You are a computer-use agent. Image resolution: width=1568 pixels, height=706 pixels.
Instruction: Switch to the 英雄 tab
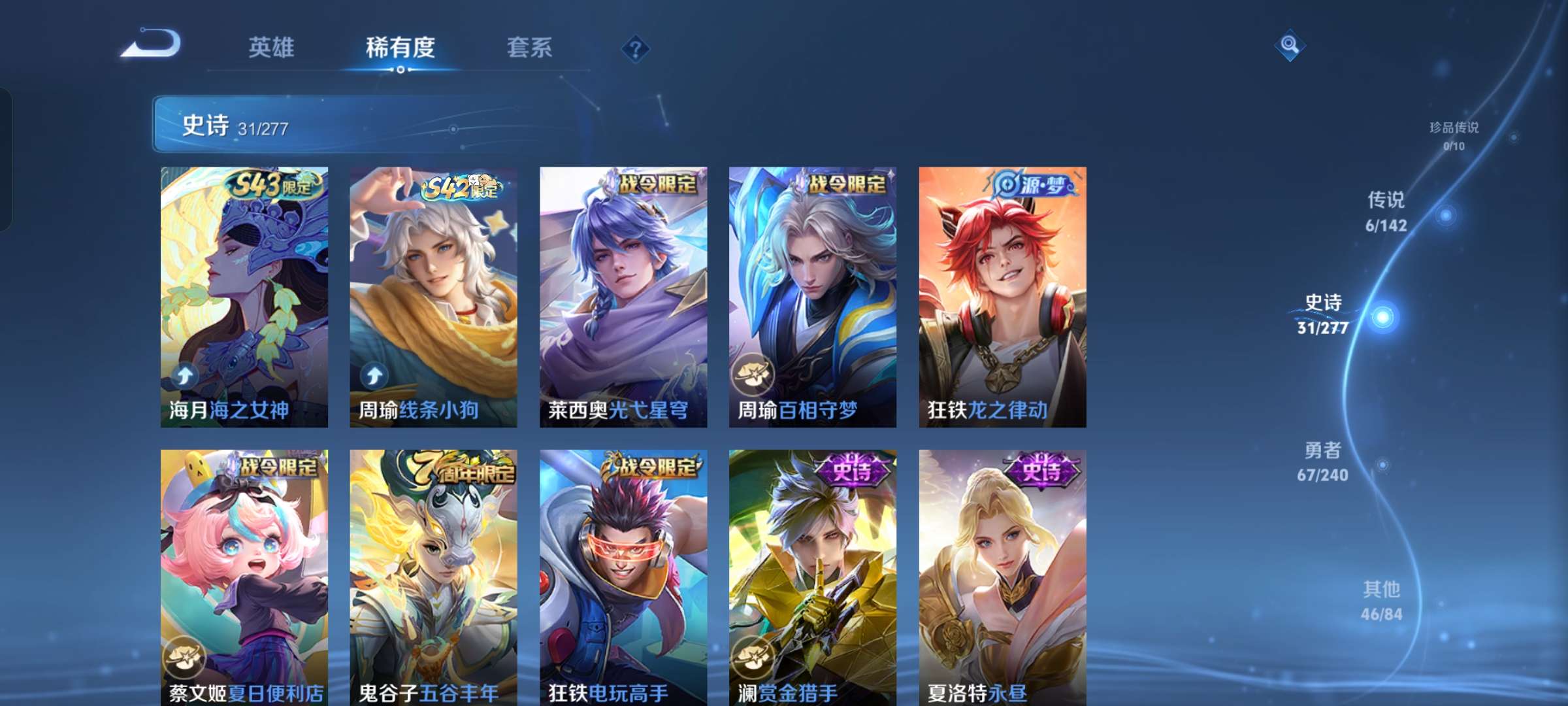coord(272,48)
